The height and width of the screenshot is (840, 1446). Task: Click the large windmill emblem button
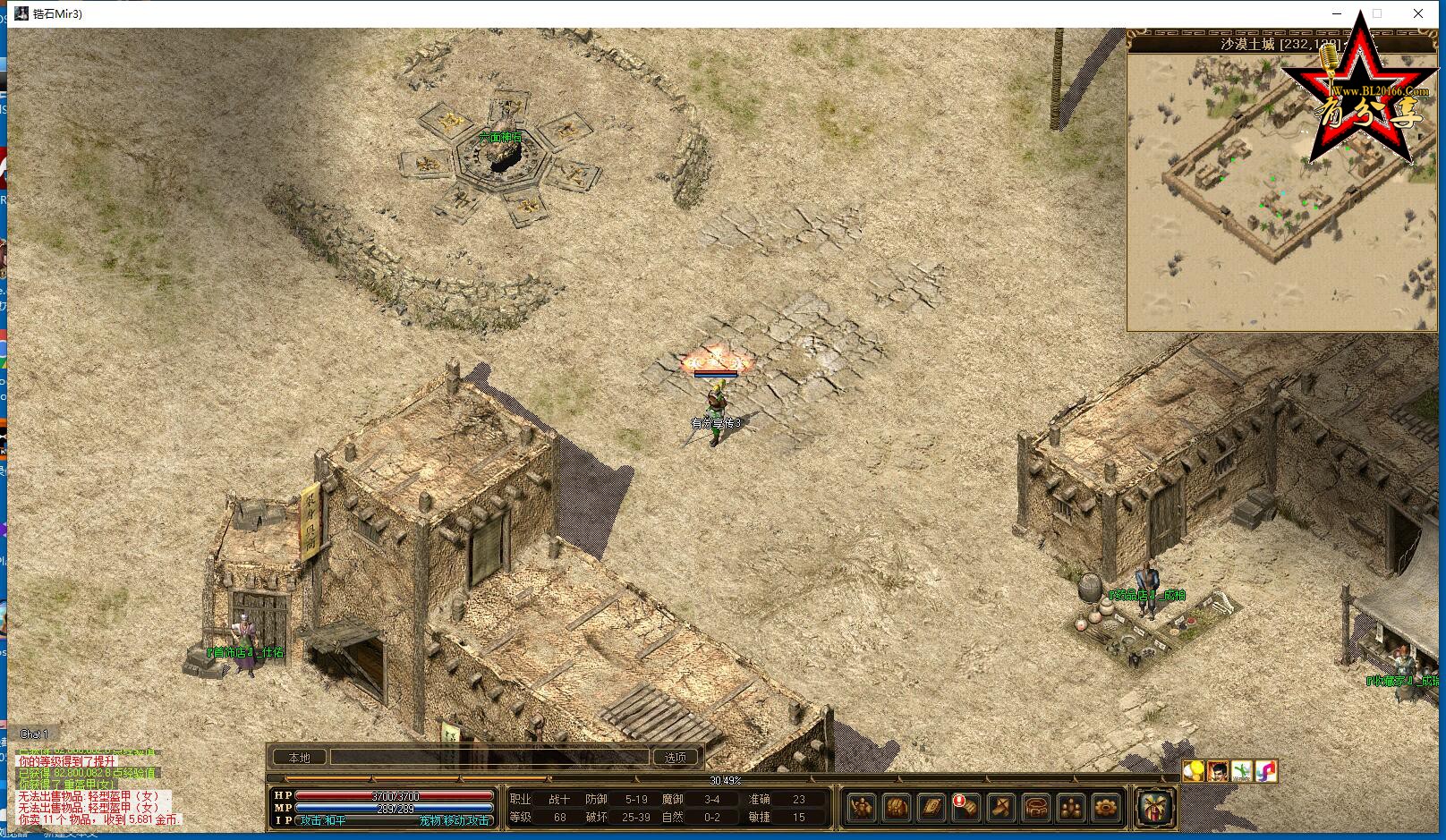1154,808
